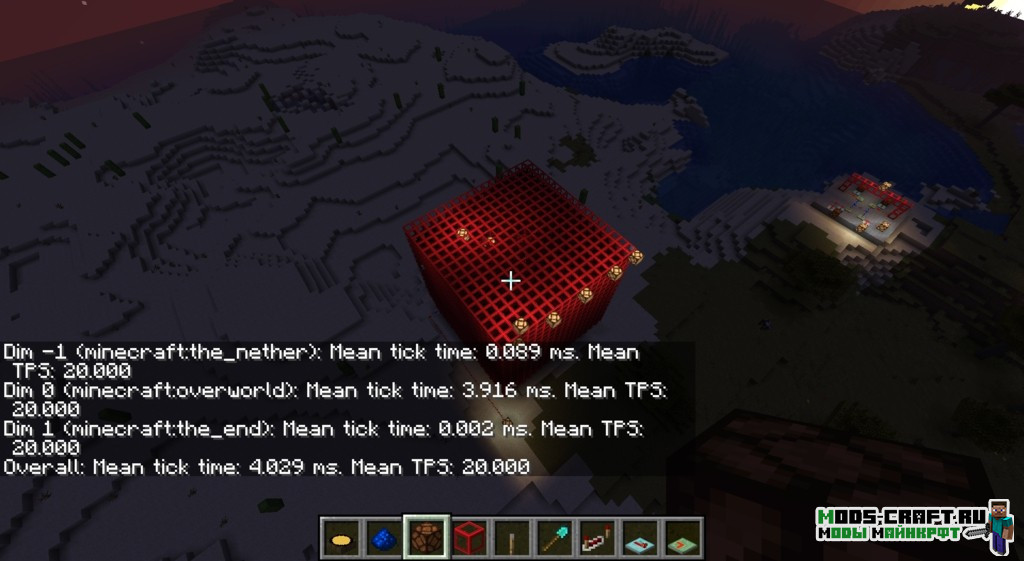1024x561 pixels.
Task: Select the redstone repeater hotbar slot
Action: [597, 538]
